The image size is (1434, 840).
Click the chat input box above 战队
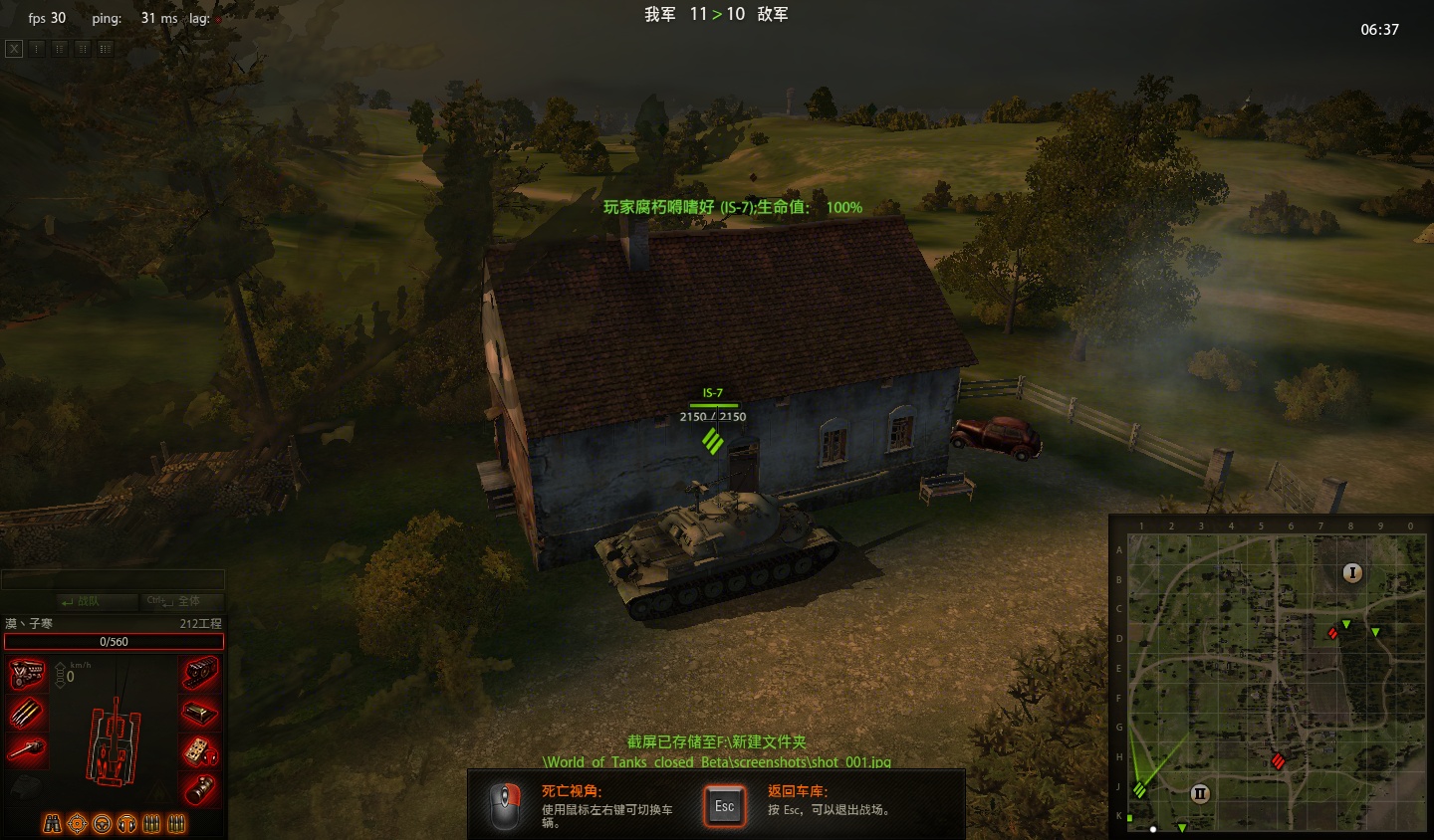113,579
